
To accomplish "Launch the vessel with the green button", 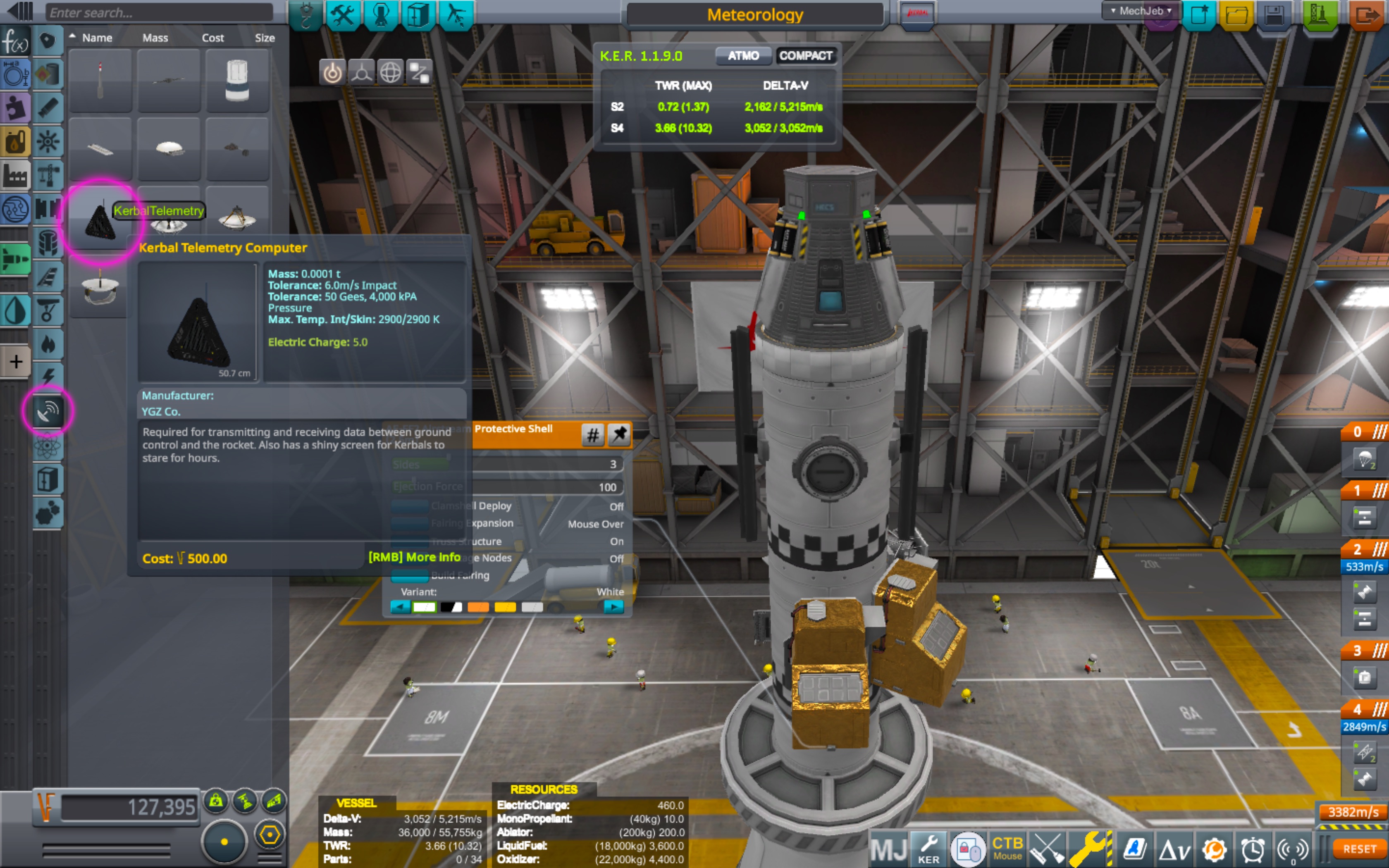I will tap(1319, 15).
